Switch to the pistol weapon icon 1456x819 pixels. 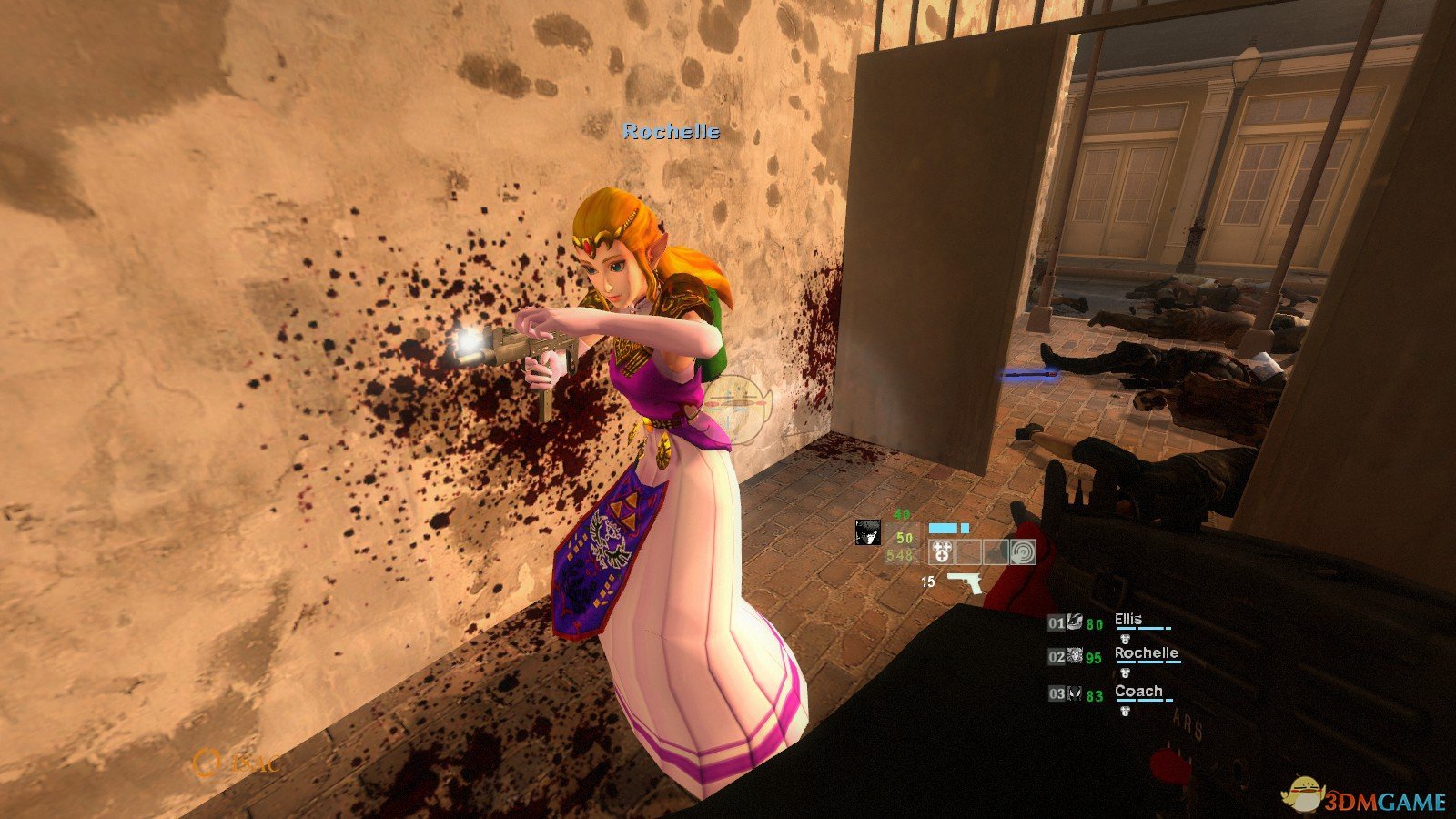point(964,582)
